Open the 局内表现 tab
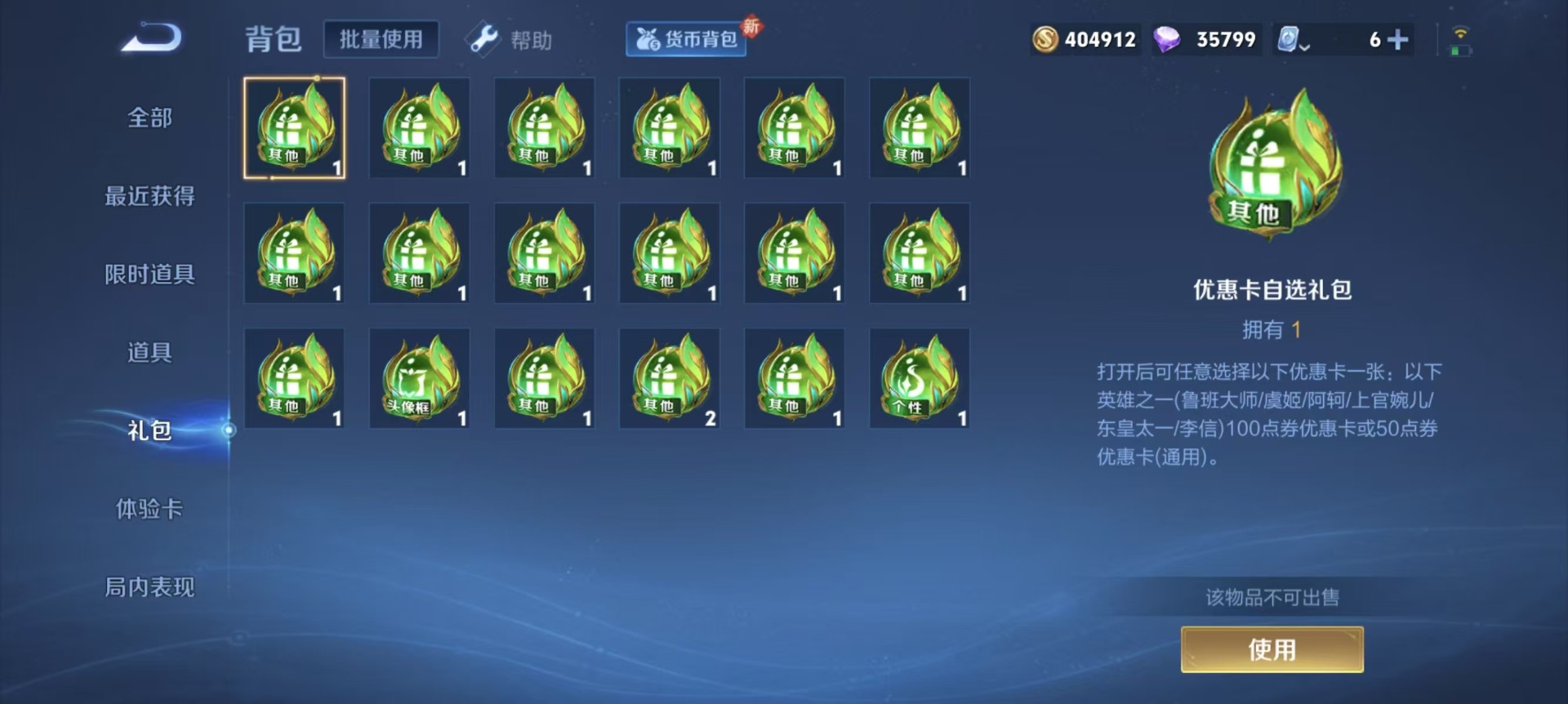This screenshot has width=1568, height=704. coord(150,586)
